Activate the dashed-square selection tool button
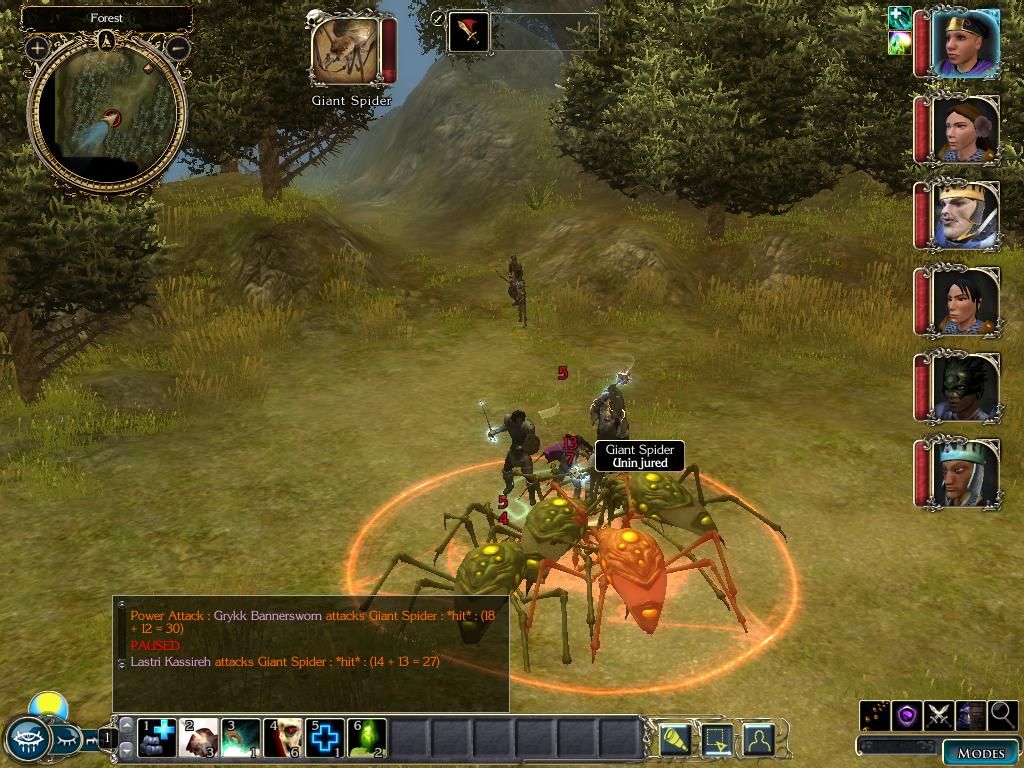This screenshot has width=1024, height=768. (x=717, y=739)
